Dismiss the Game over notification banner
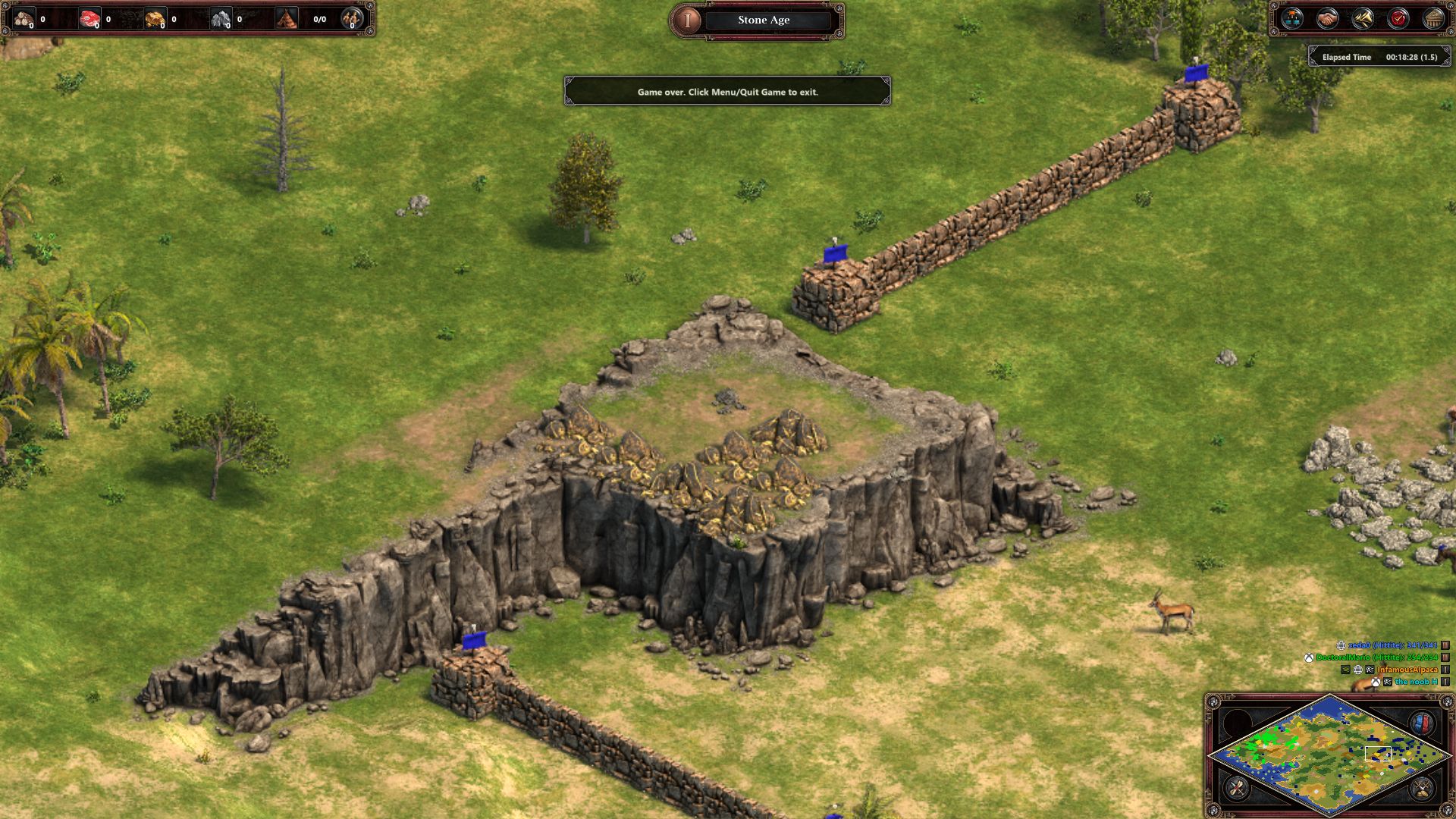 [x=728, y=90]
